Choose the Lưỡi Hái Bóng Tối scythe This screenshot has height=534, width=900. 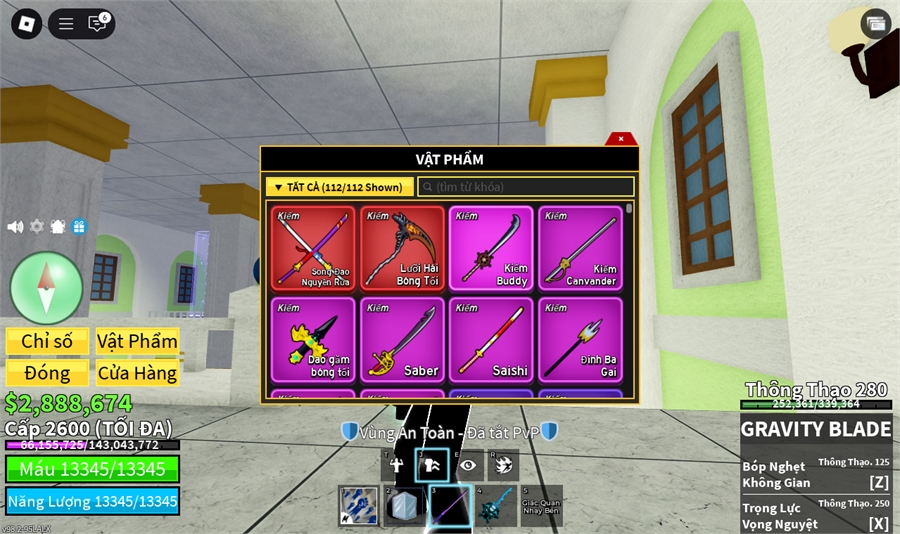point(402,248)
